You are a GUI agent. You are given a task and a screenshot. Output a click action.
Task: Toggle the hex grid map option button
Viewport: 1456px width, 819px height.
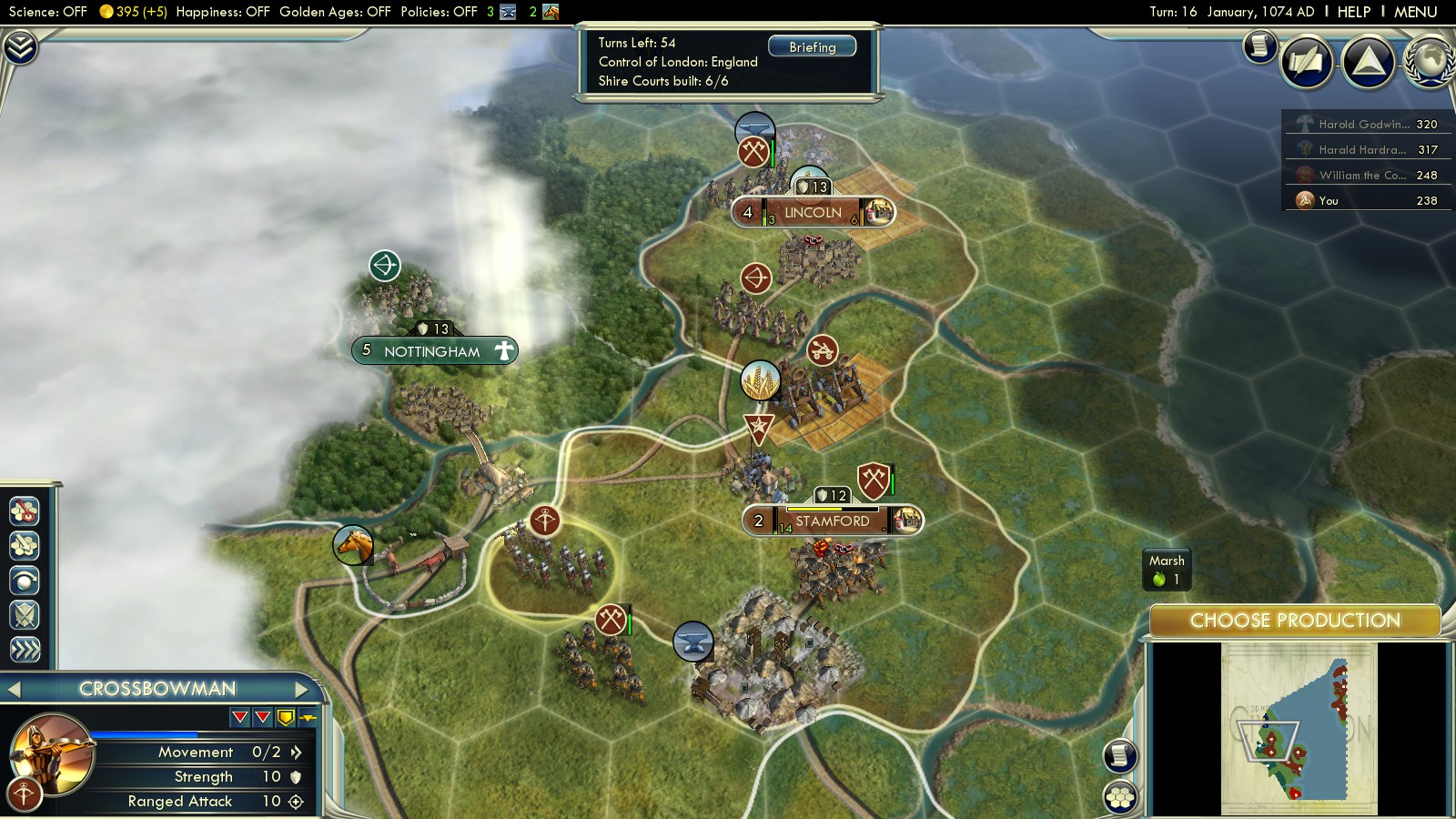click(1120, 797)
